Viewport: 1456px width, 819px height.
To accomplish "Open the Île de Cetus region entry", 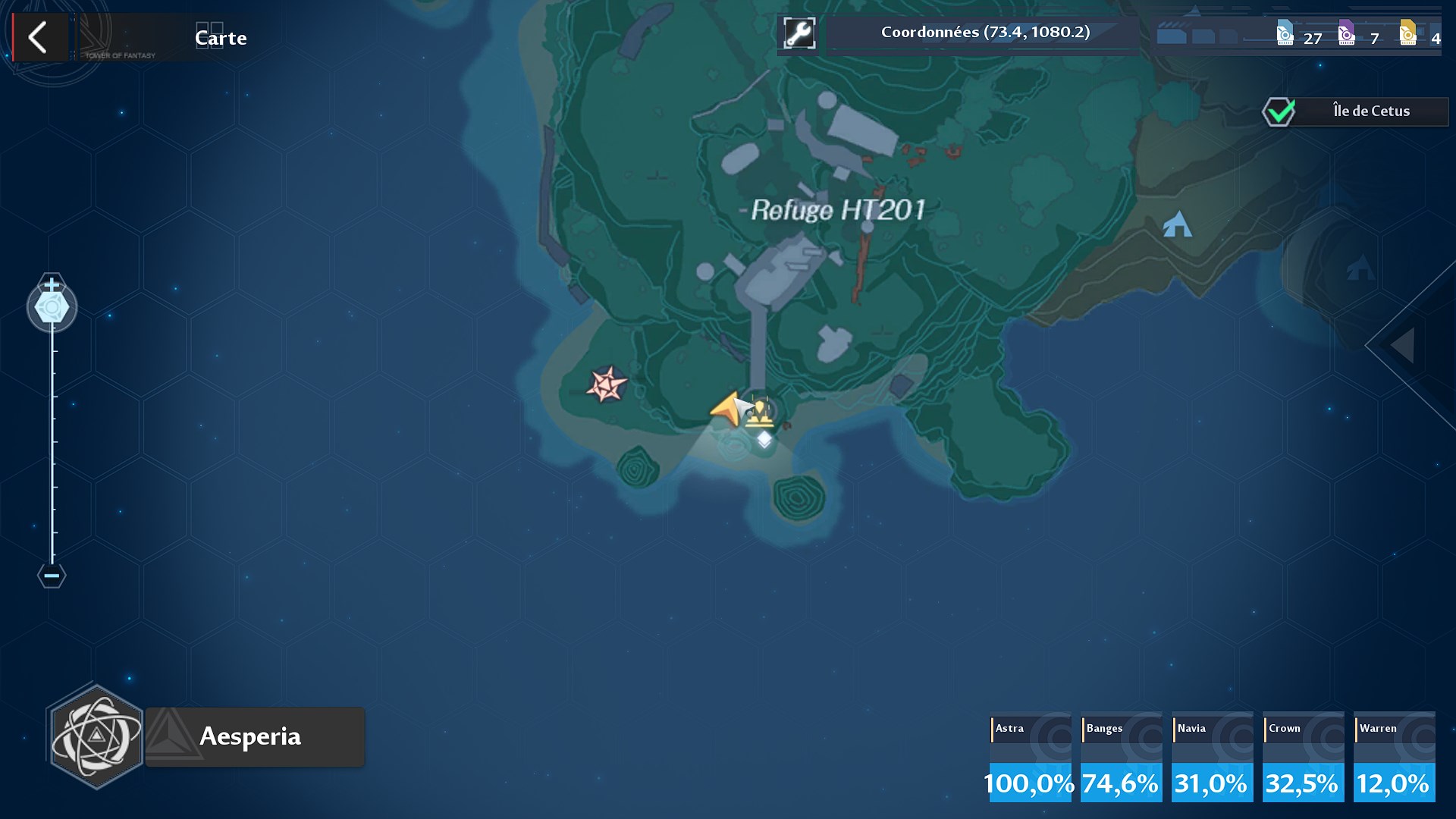I will (x=1371, y=111).
